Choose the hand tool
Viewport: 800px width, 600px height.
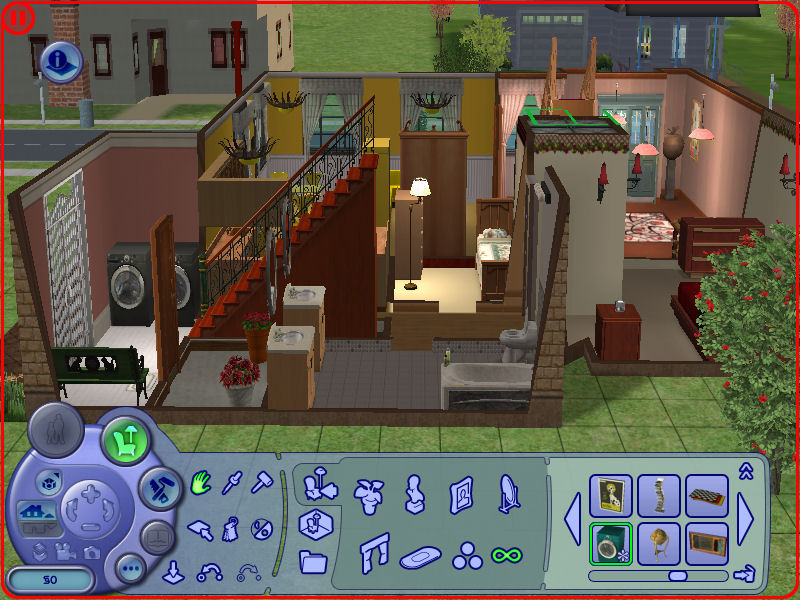(x=201, y=484)
